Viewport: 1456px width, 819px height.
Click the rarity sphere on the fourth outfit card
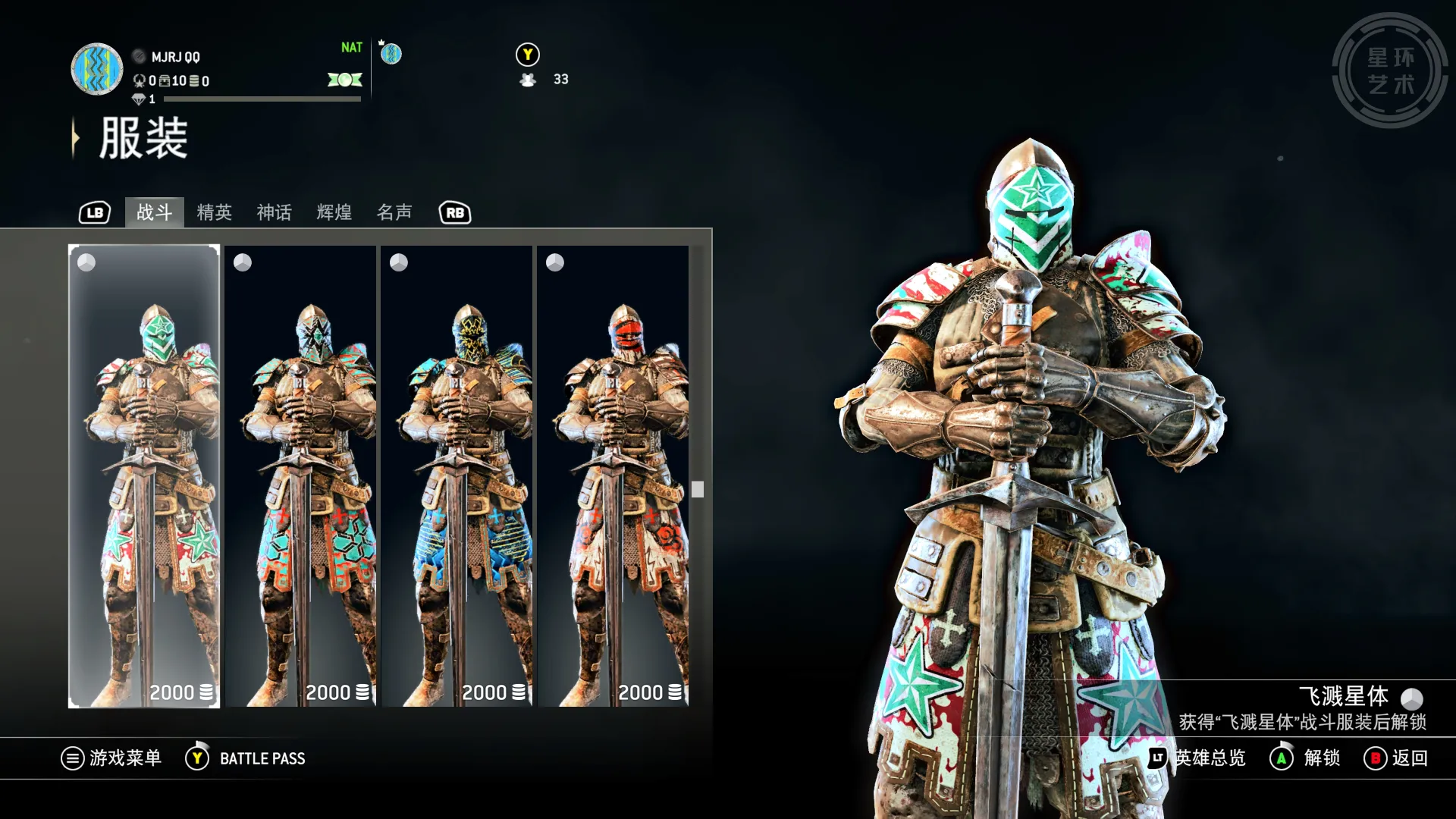555,262
